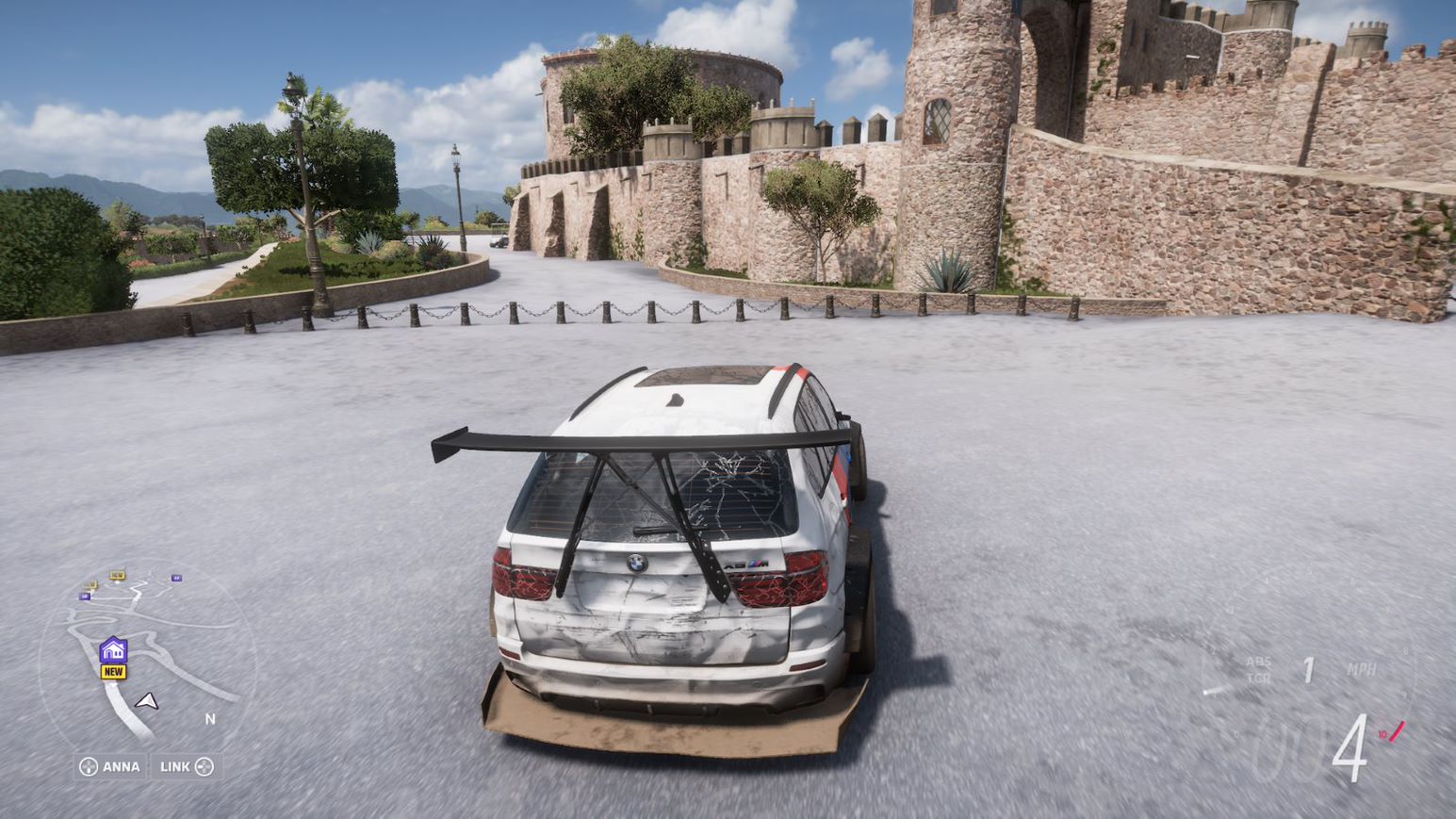The image size is (1456, 819).
Task: Click the d-pad icon beside ANNA
Action: click(x=89, y=765)
